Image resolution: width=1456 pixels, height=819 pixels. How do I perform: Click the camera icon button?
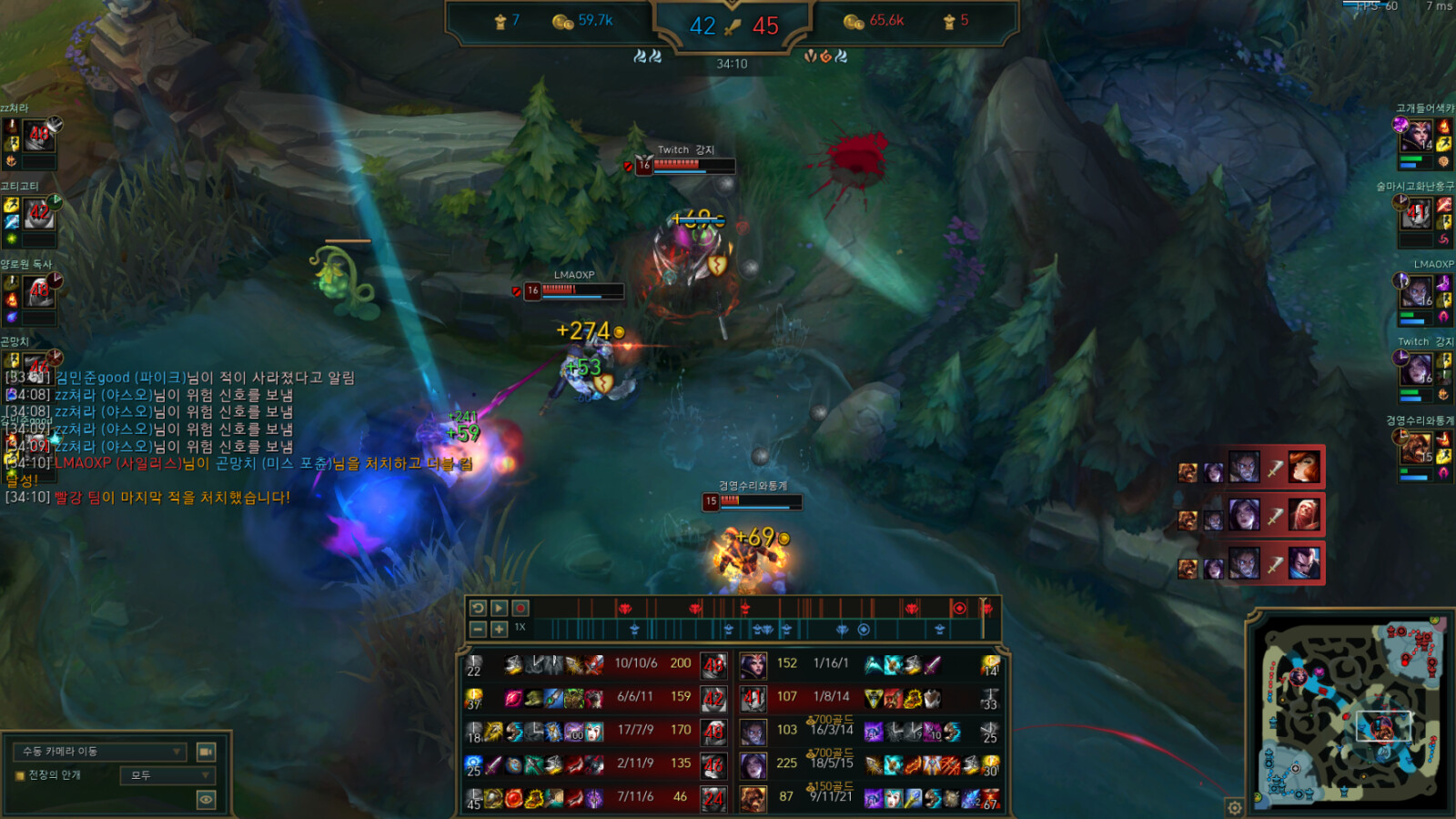207,752
